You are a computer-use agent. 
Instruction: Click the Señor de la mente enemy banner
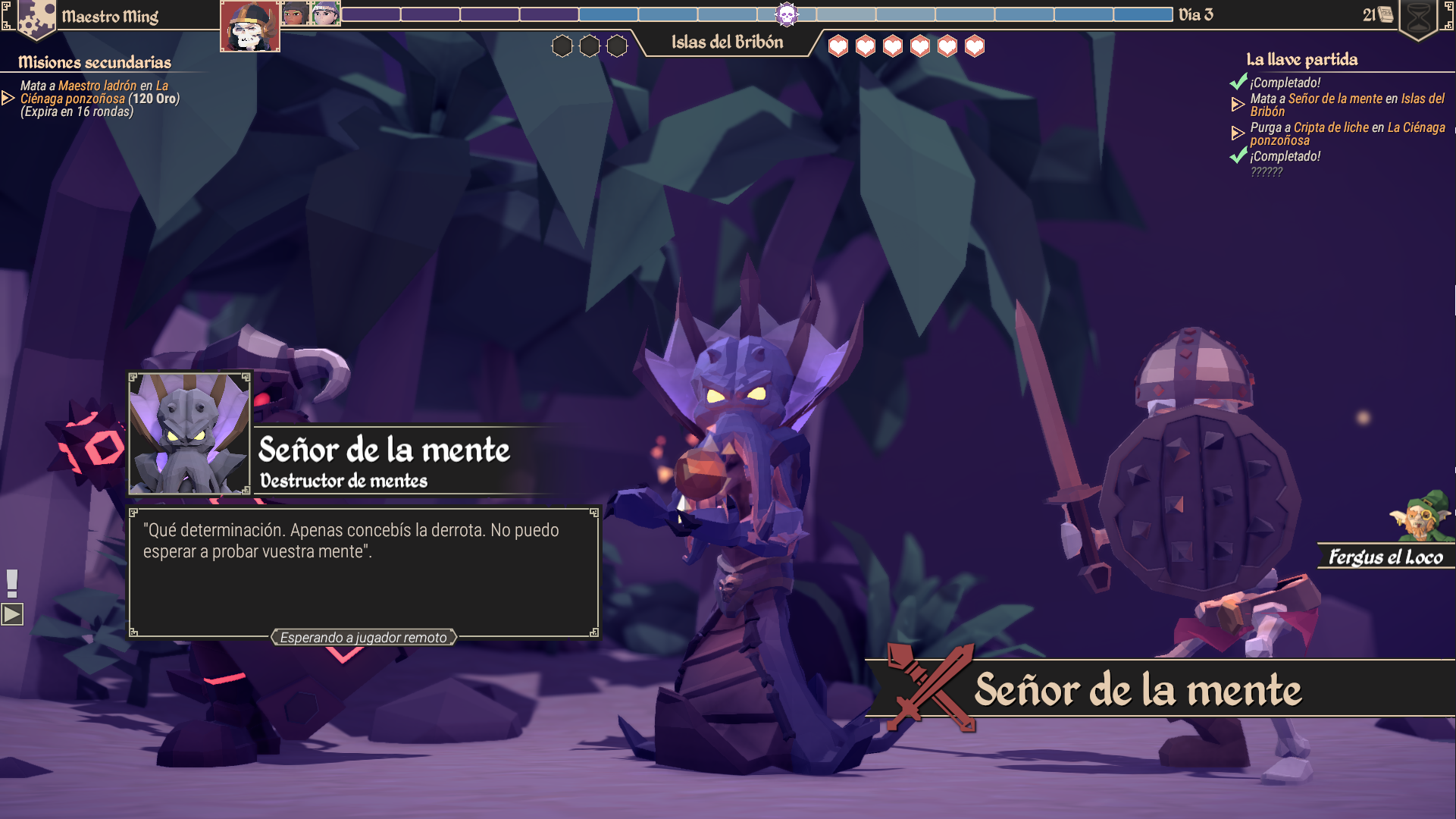(1137, 689)
